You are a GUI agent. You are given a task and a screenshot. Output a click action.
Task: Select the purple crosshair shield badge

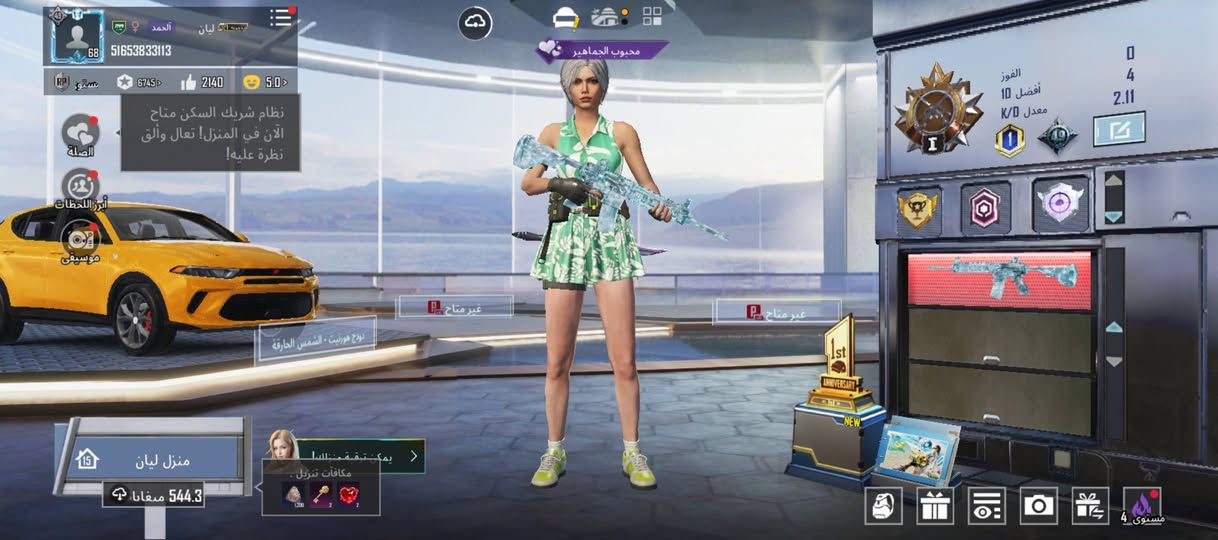[1060, 205]
